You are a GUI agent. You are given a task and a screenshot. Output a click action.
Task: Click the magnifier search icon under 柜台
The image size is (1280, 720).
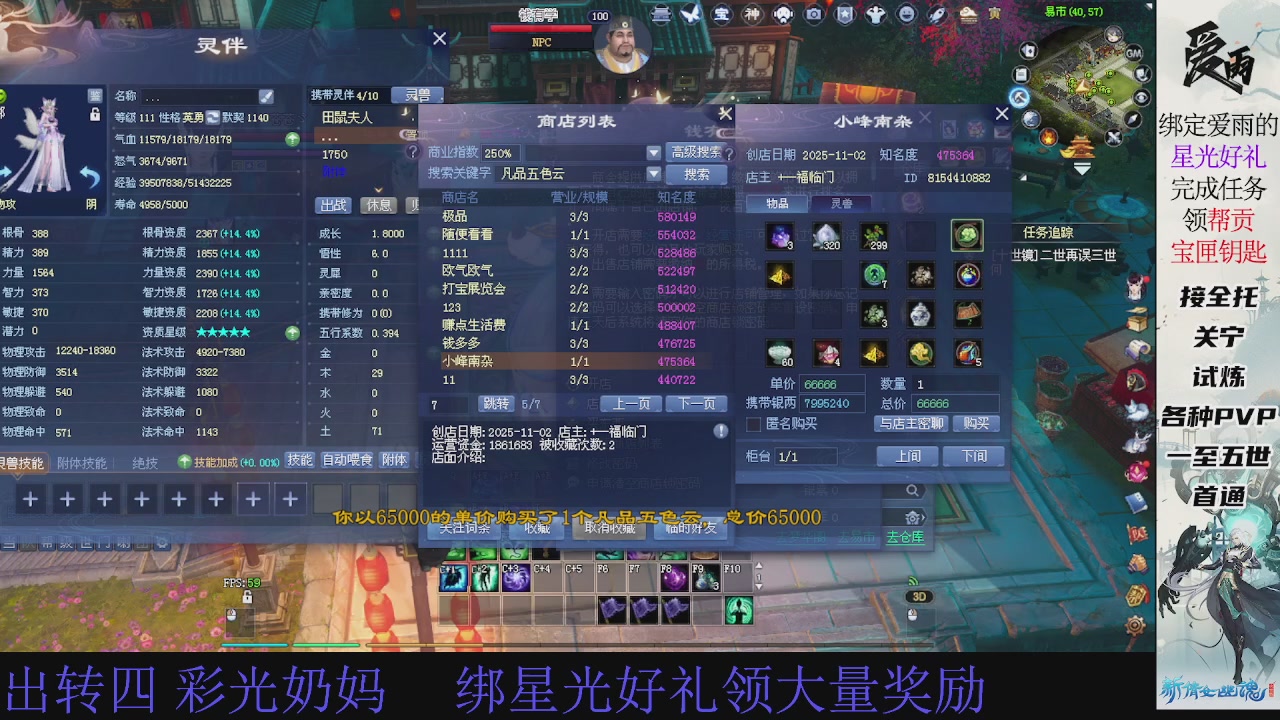[x=913, y=491]
